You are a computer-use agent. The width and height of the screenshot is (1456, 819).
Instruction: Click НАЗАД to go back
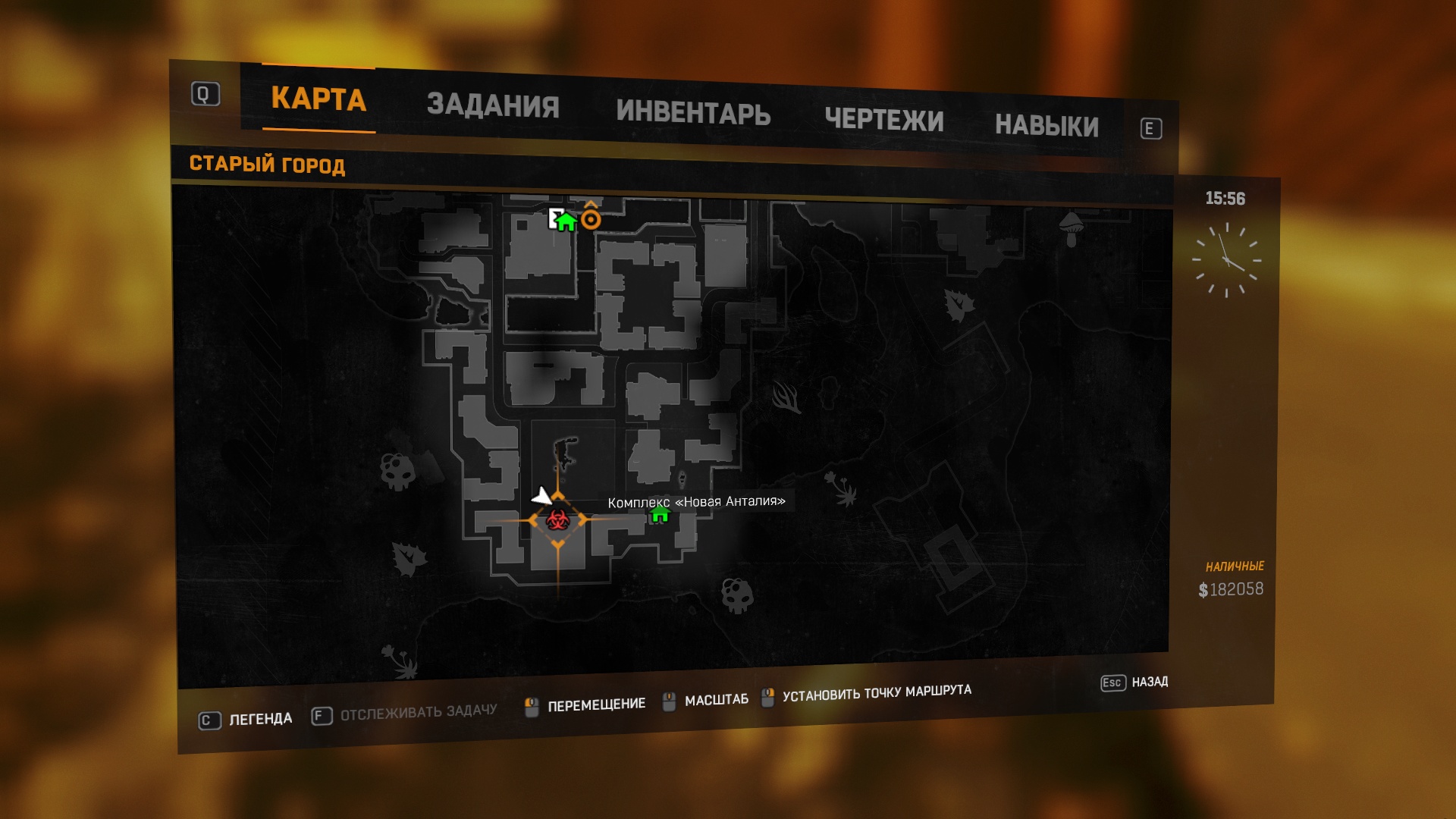pyautogui.click(x=1149, y=682)
